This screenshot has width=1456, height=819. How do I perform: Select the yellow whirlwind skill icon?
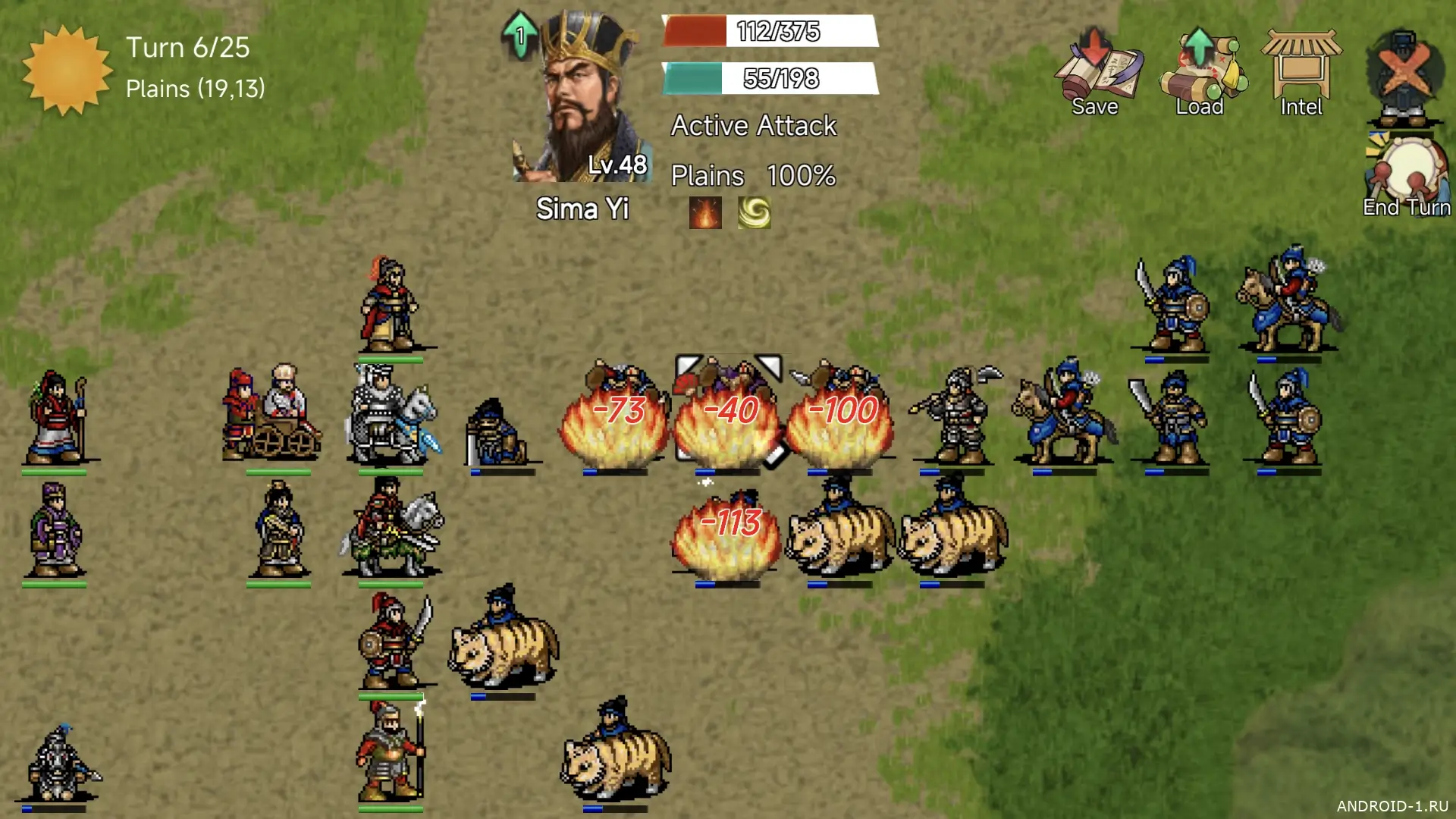[755, 213]
